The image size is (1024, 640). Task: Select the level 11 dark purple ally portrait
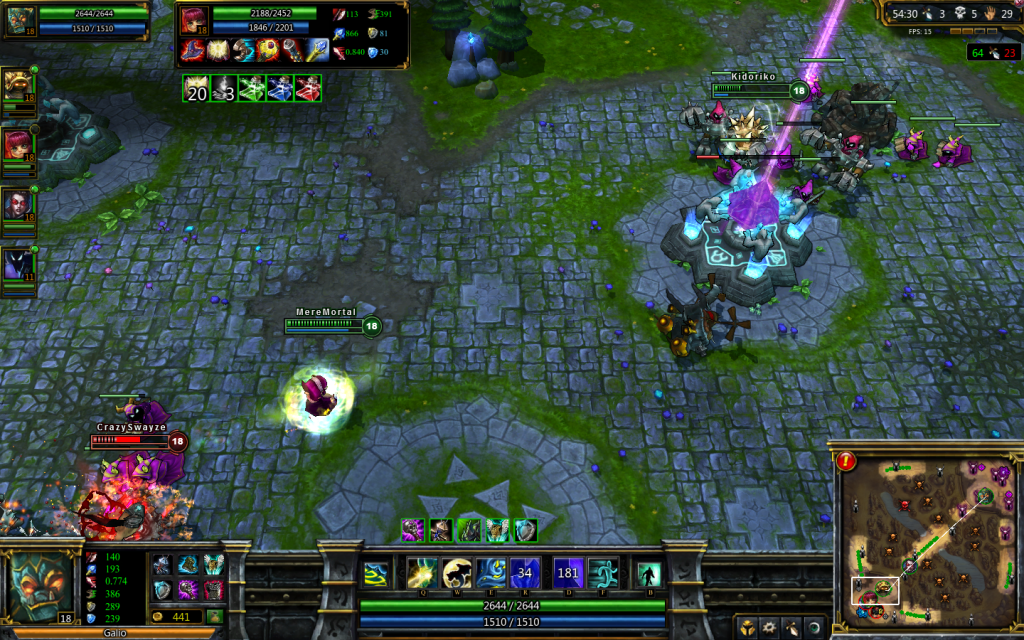tap(16, 264)
